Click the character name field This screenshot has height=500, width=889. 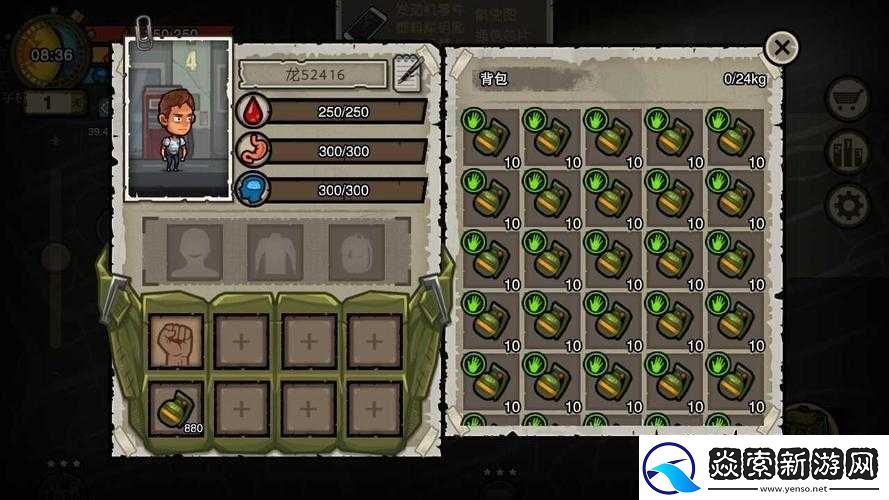click(x=313, y=74)
